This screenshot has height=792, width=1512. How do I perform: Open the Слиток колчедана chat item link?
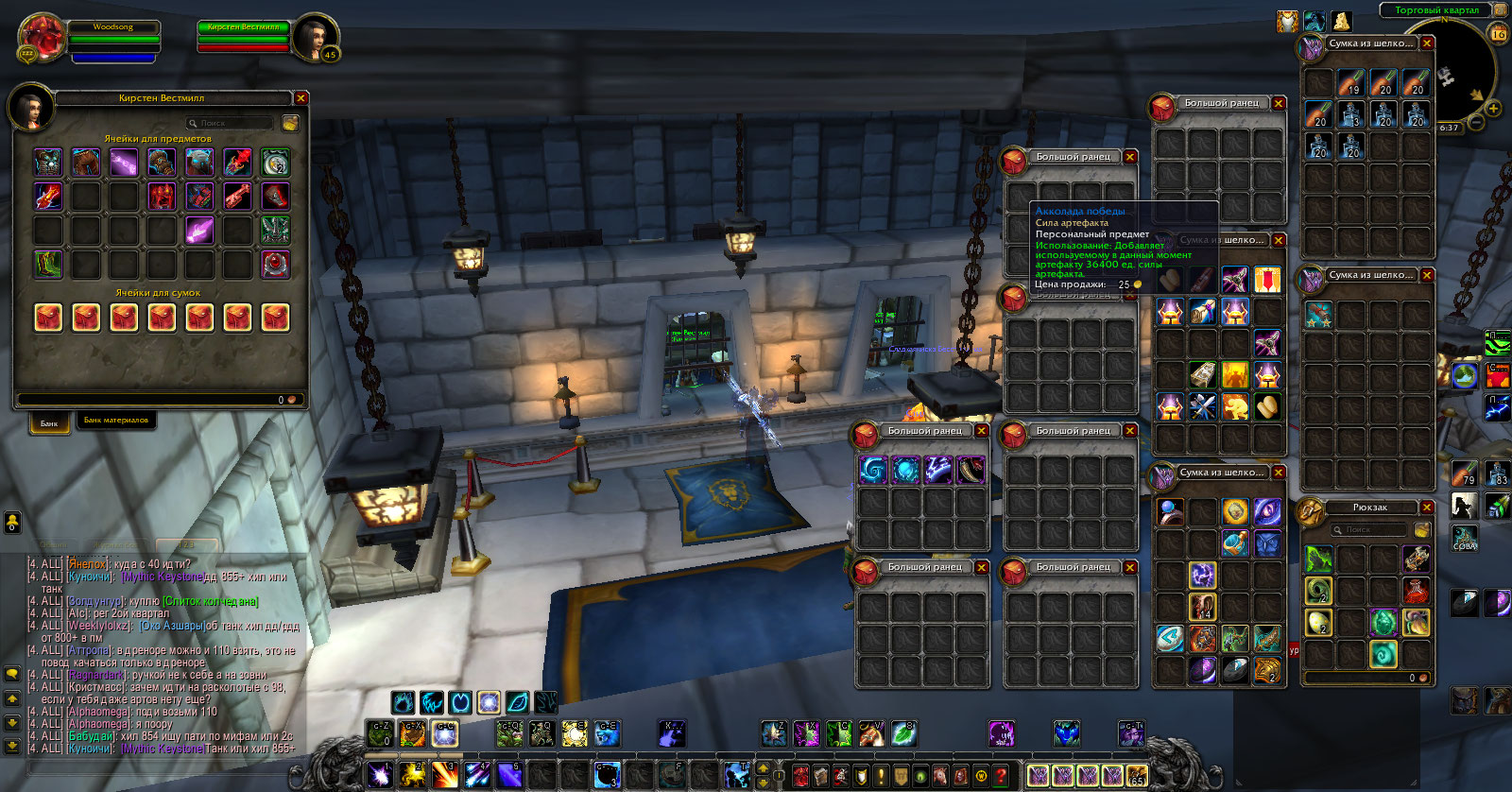(x=211, y=601)
